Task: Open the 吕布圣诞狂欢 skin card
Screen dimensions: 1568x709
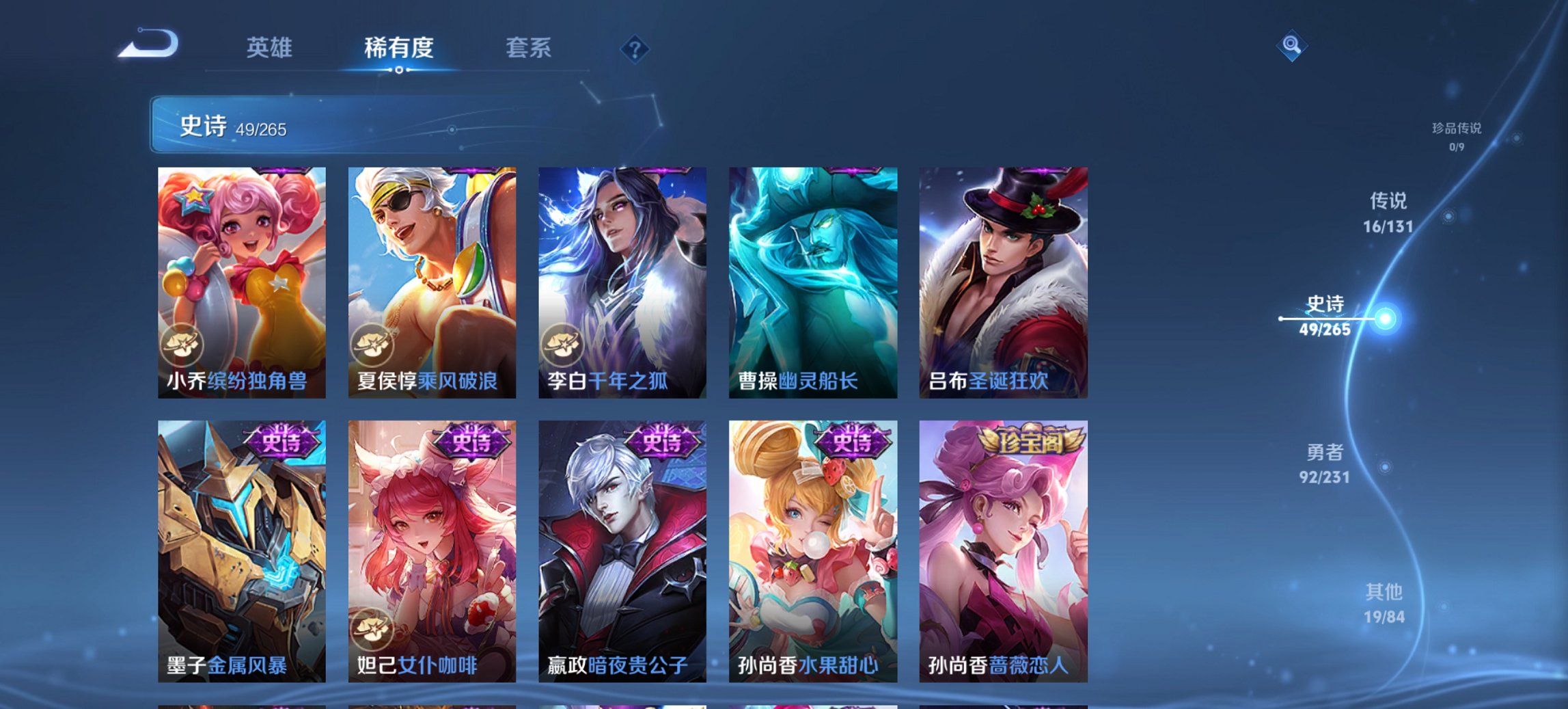Action: click(999, 280)
